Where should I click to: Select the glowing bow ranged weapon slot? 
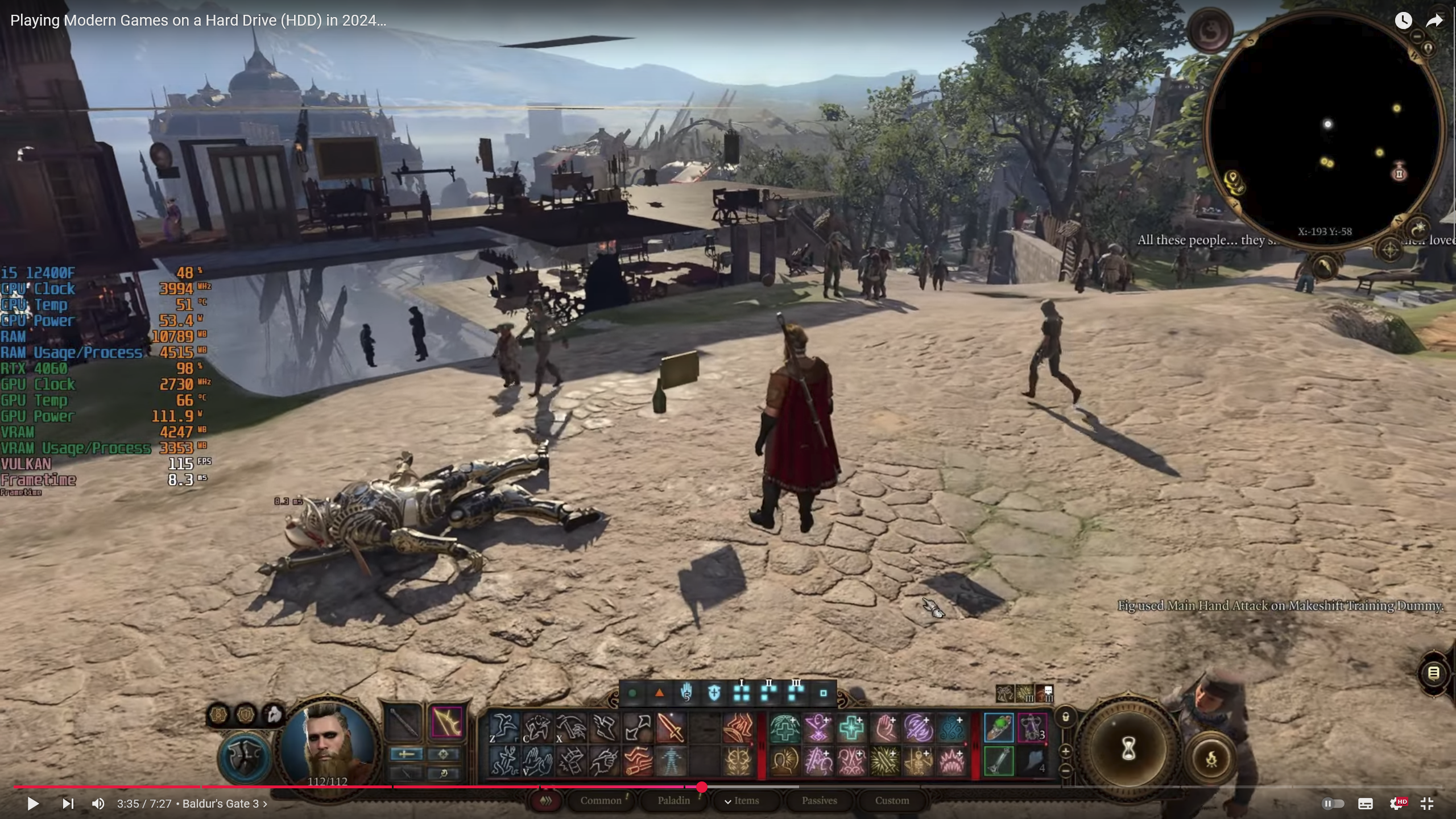[446, 723]
